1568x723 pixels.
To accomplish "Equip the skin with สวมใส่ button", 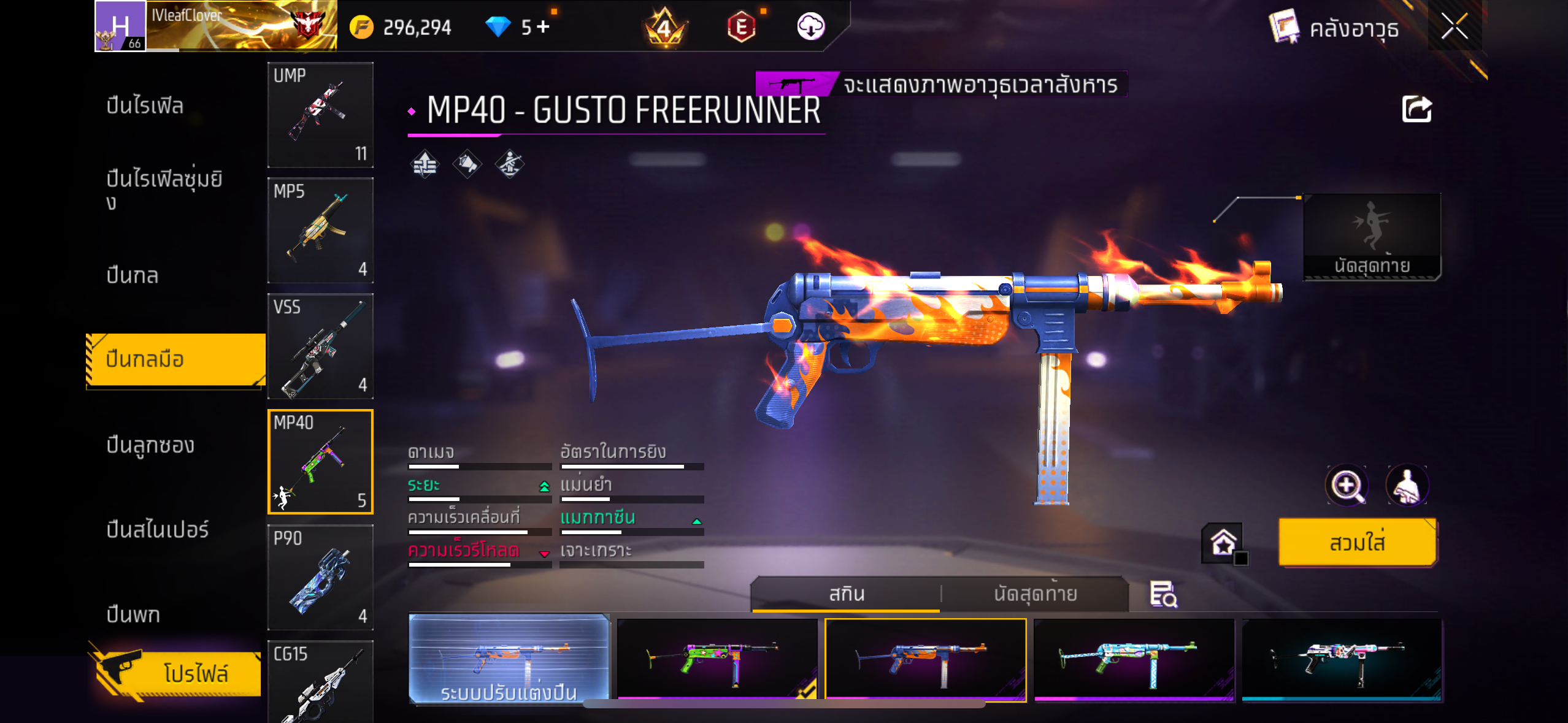I will (x=1357, y=543).
